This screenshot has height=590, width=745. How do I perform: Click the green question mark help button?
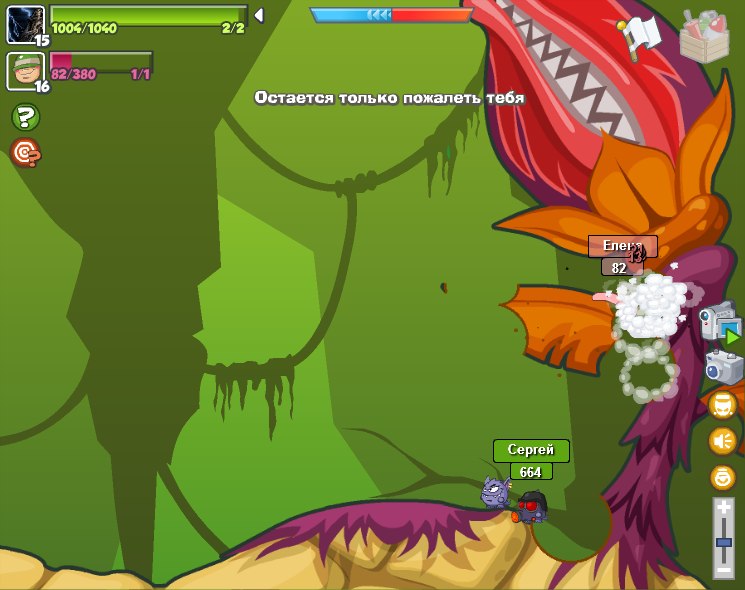(x=25, y=118)
